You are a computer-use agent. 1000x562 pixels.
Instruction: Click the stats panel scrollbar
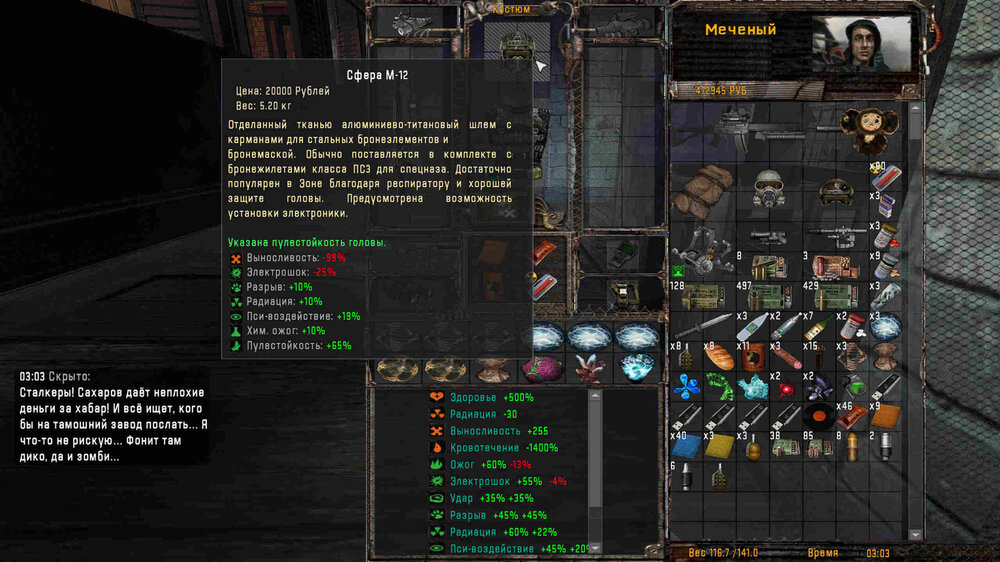[593, 470]
